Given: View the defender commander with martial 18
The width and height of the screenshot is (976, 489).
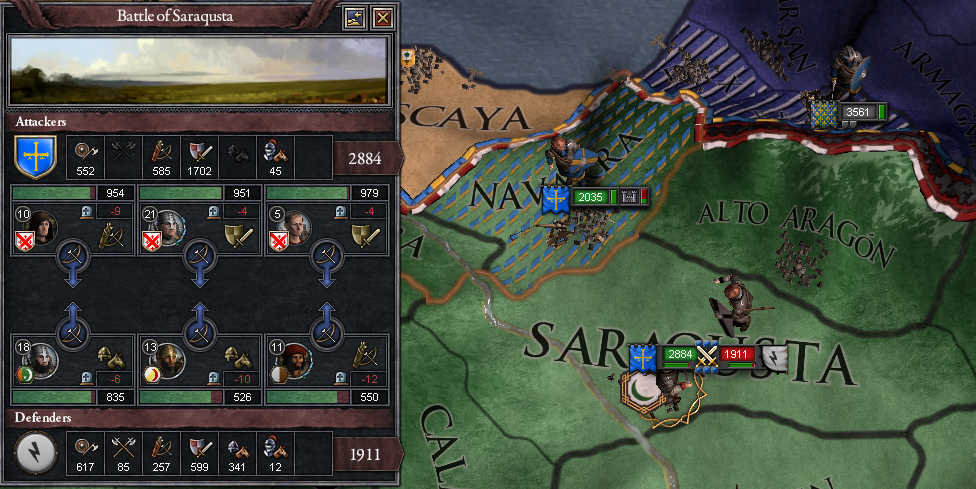Looking at the screenshot, I should pyautogui.click(x=42, y=357).
